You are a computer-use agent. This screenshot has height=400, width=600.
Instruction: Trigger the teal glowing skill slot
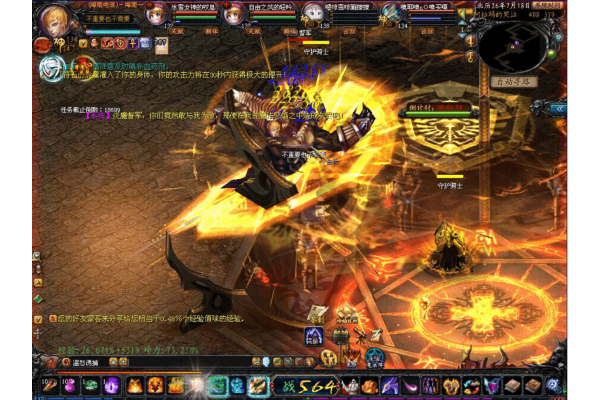[x=217, y=385]
